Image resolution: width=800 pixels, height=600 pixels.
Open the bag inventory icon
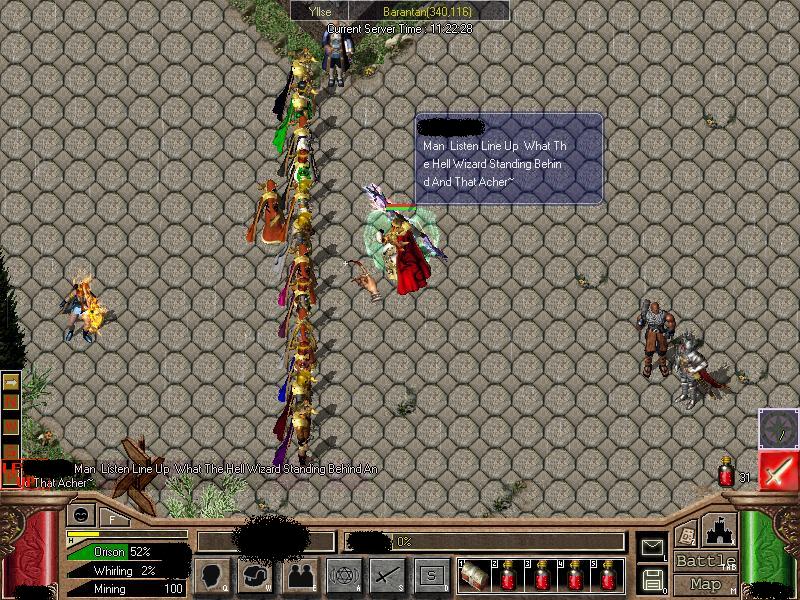[x=257, y=575]
